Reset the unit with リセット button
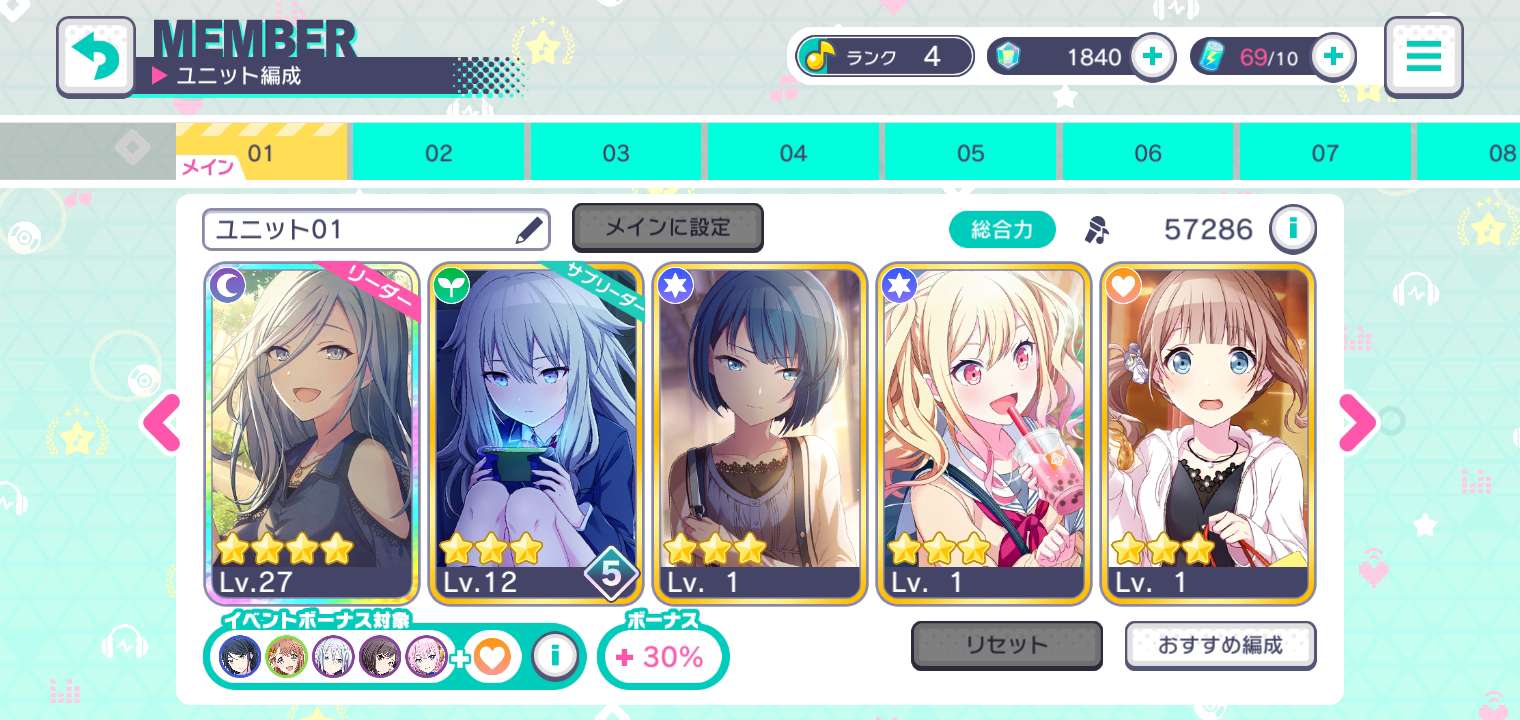The width and height of the screenshot is (1520, 720). pyautogui.click(x=1006, y=645)
